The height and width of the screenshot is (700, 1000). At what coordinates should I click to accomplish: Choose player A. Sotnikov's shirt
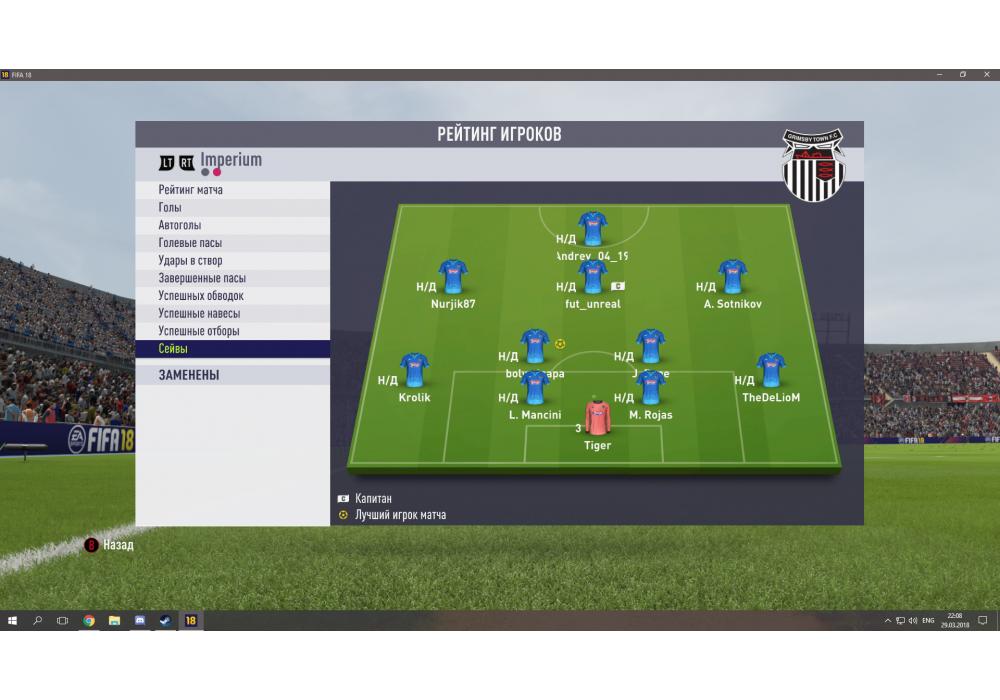(732, 277)
